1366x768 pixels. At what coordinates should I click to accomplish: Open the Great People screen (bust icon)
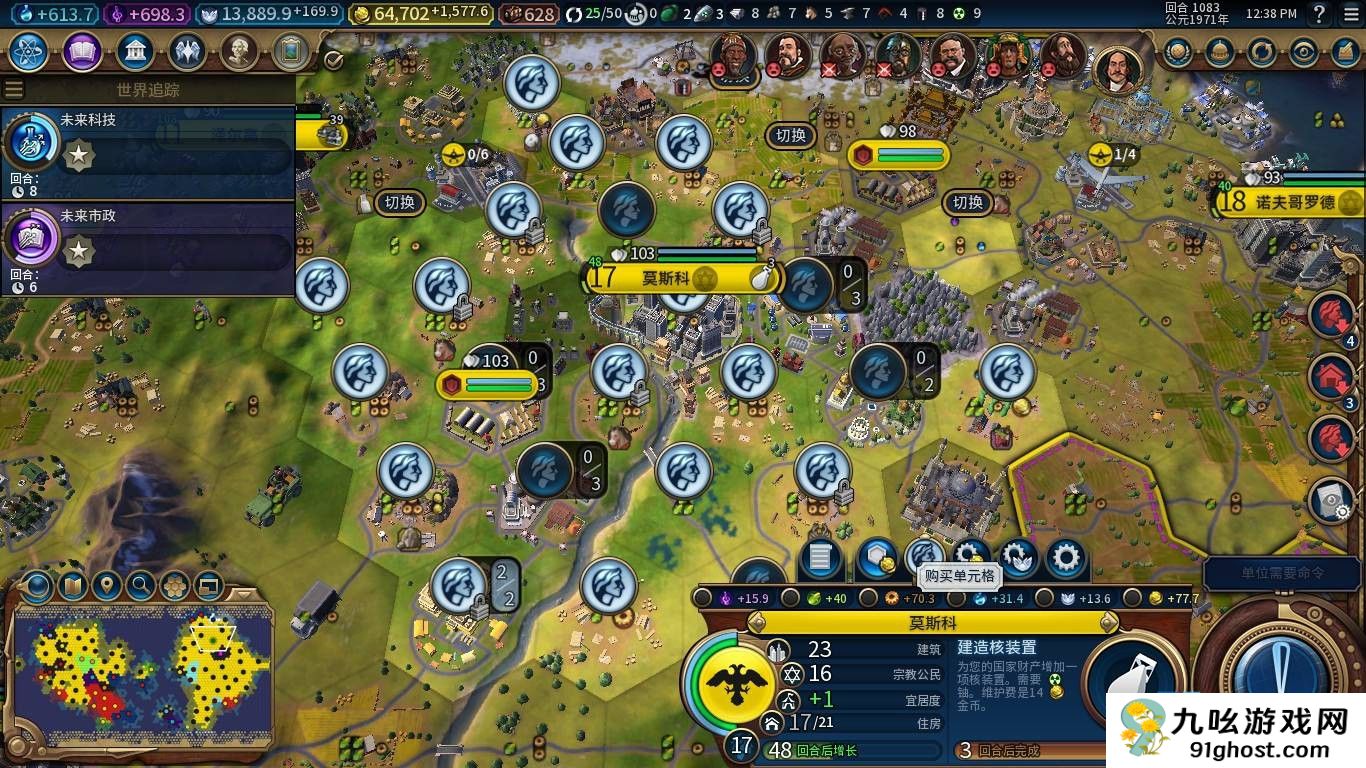click(x=239, y=51)
